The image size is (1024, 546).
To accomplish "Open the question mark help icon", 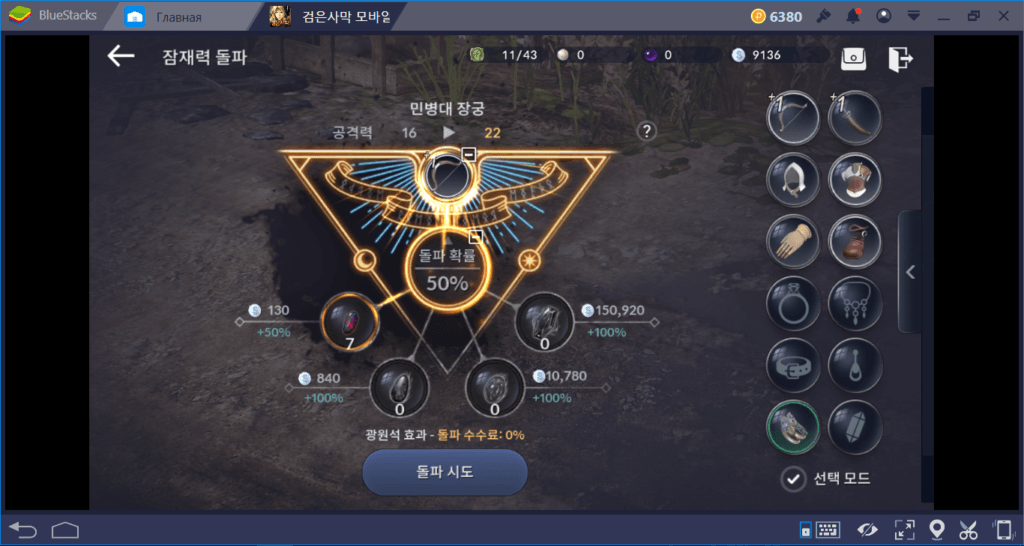I will click(x=647, y=131).
